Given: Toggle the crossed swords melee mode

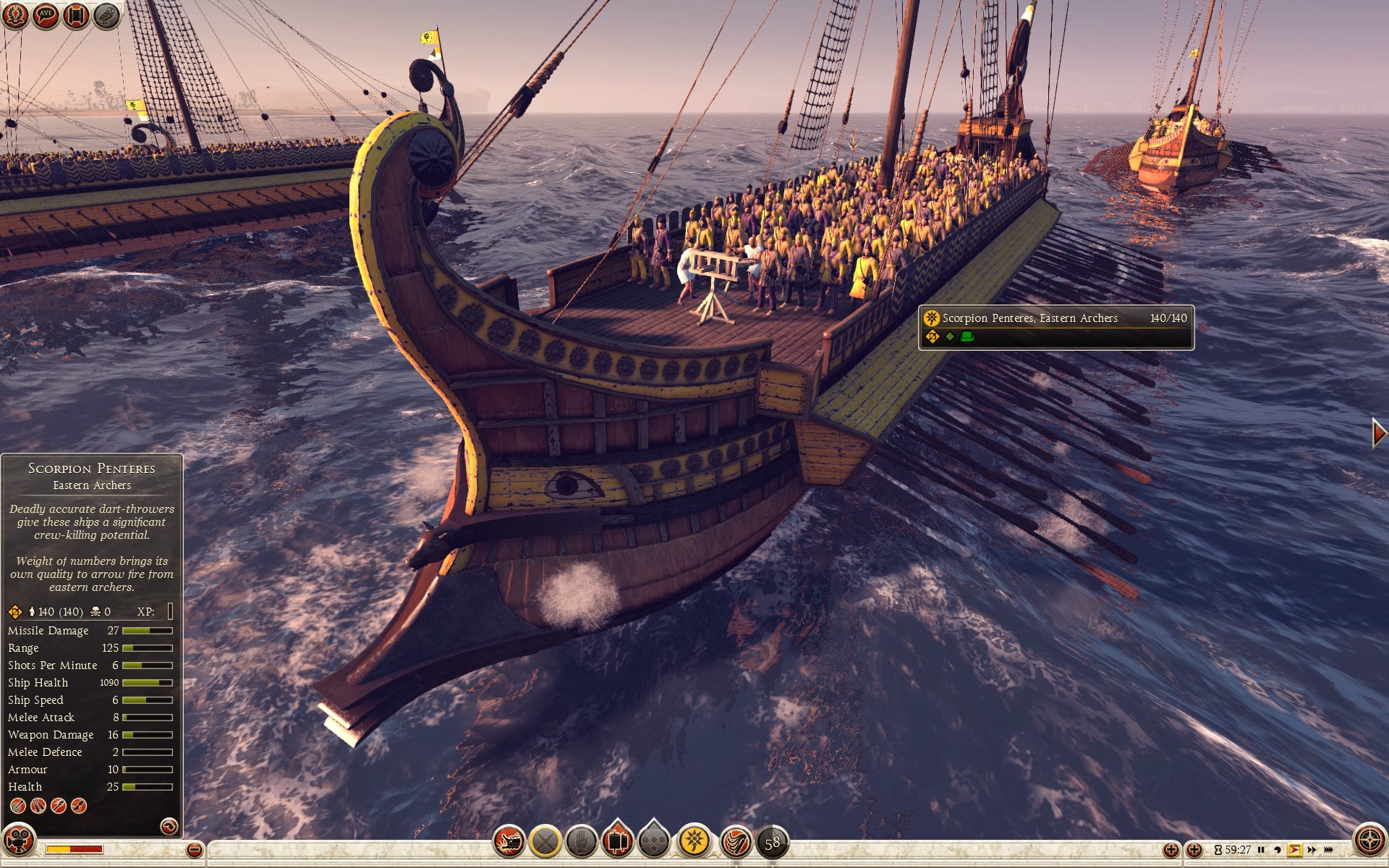Looking at the screenshot, I should pyautogui.click(x=545, y=841).
